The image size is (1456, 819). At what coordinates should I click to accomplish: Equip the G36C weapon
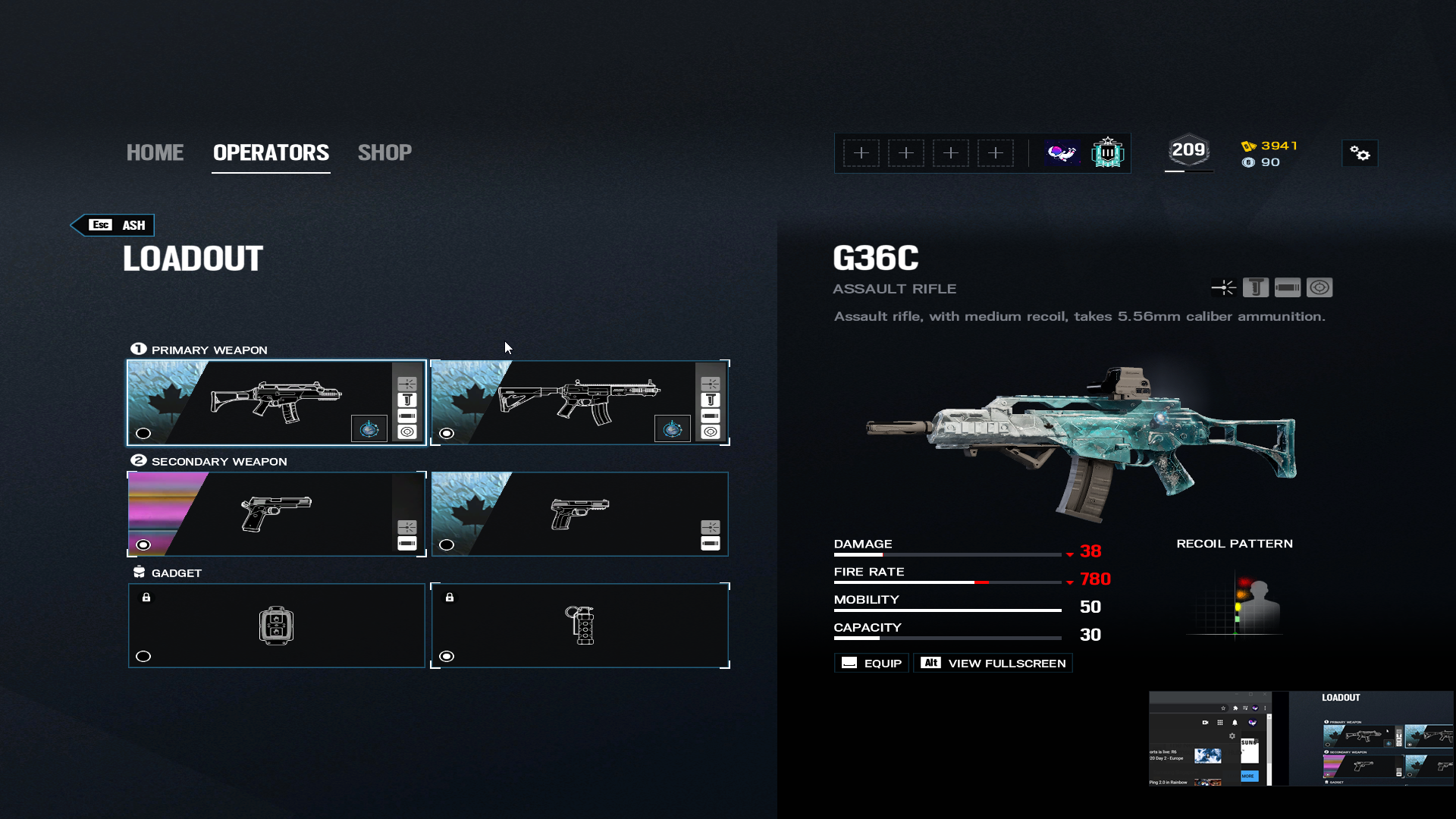[x=871, y=664]
